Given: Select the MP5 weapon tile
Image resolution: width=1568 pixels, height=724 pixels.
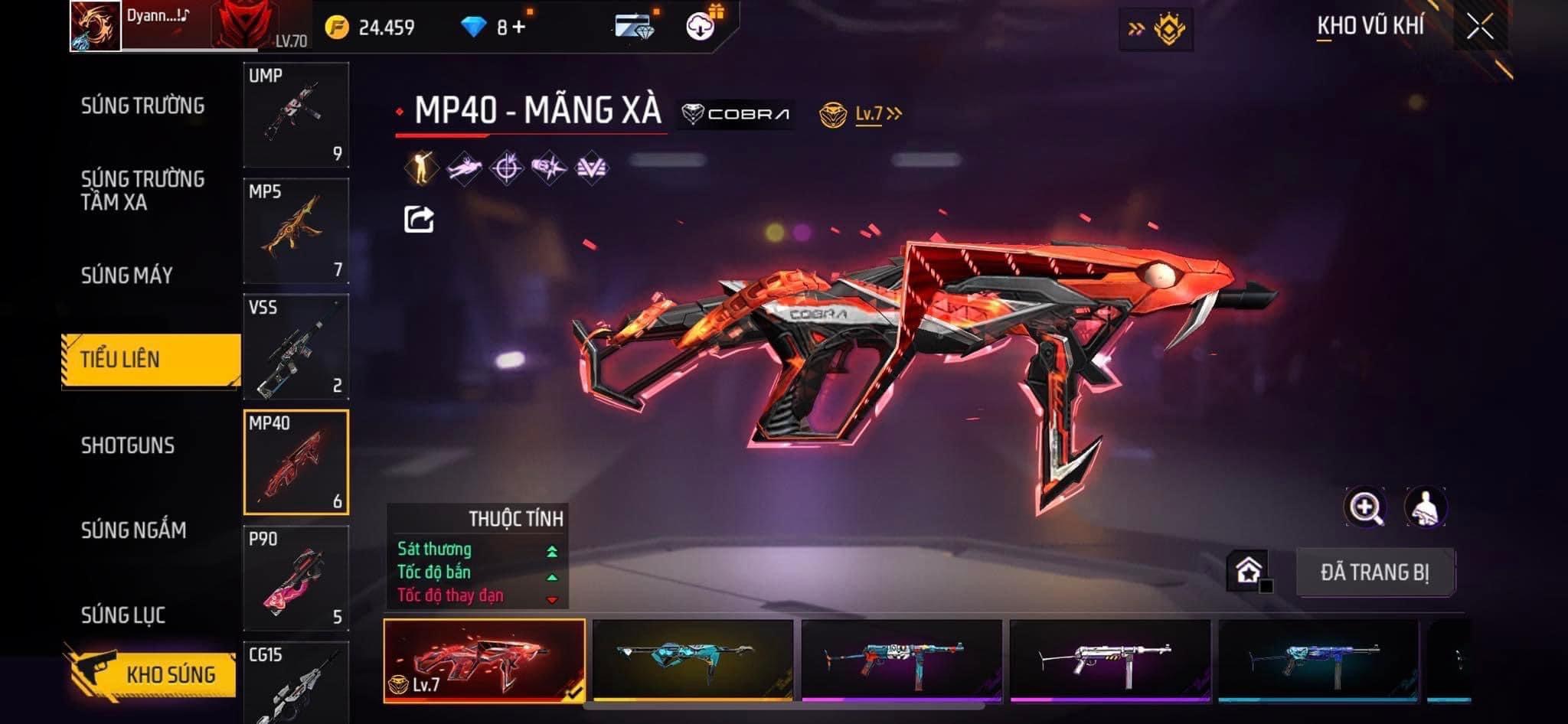Looking at the screenshot, I should (296, 231).
